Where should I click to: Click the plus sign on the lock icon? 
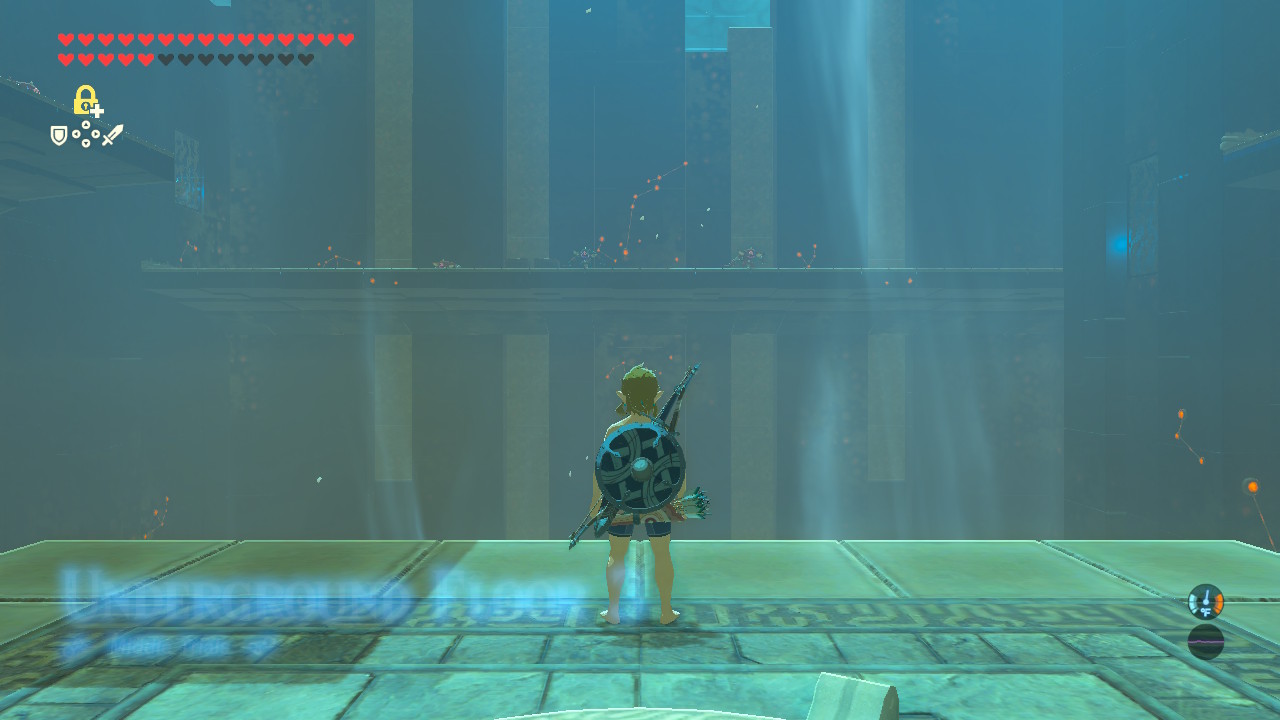pyautogui.click(x=97, y=110)
